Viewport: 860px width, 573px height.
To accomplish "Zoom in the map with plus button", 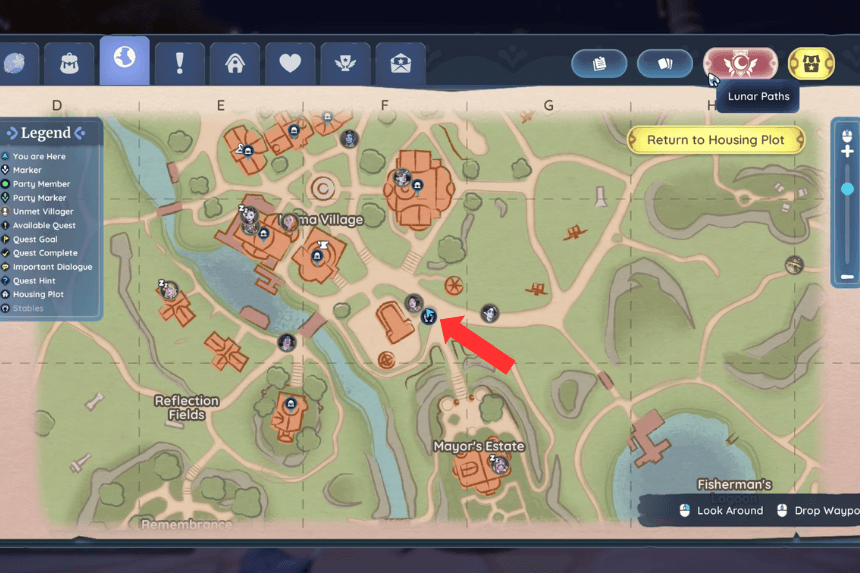I will pyautogui.click(x=848, y=151).
